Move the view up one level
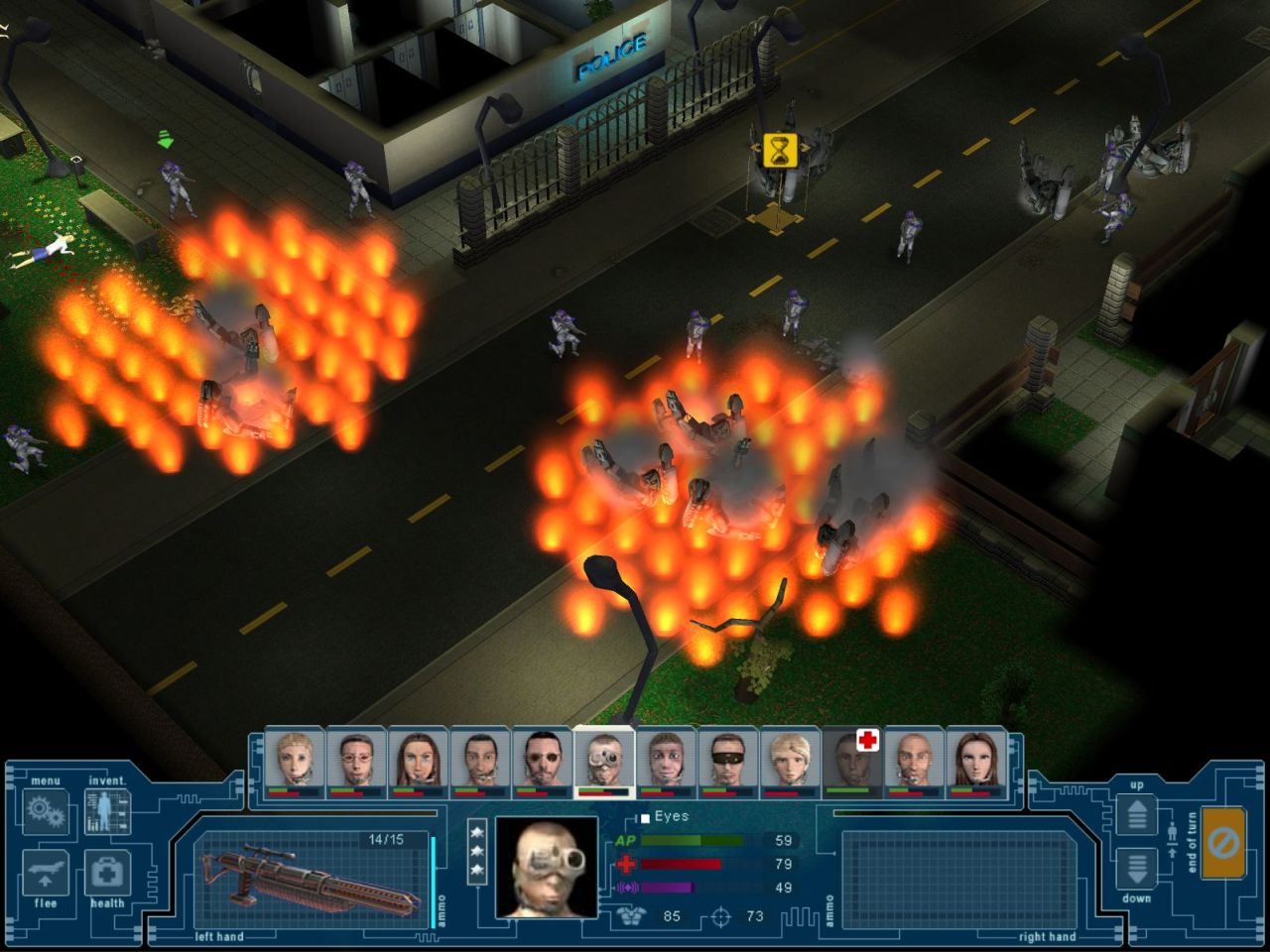 (1137, 815)
